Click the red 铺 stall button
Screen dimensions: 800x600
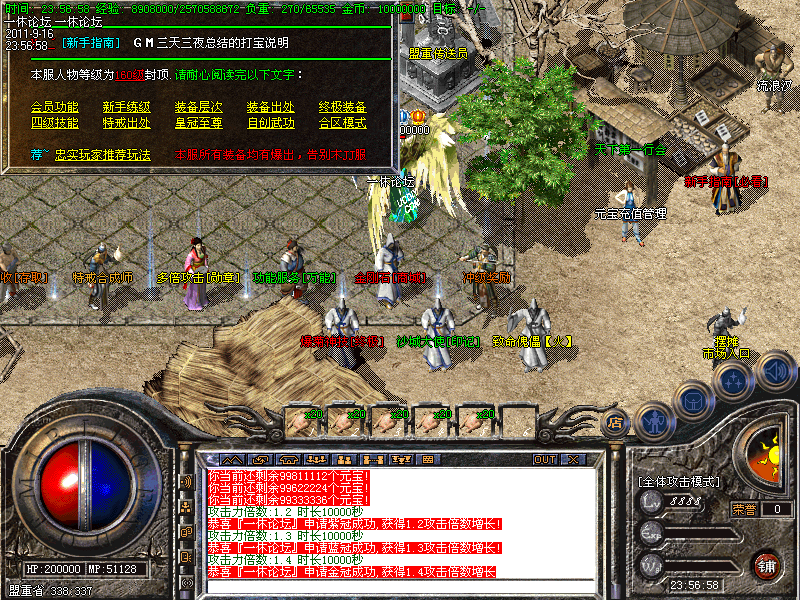pyautogui.click(x=767, y=564)
